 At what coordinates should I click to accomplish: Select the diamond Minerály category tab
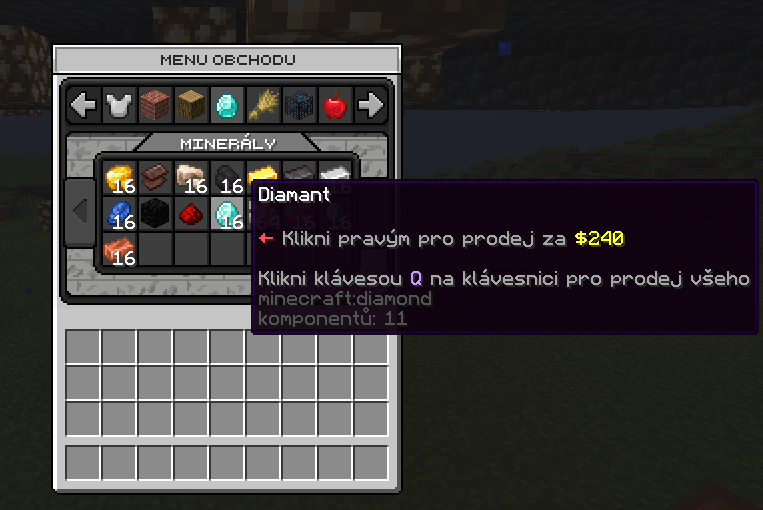227,104
